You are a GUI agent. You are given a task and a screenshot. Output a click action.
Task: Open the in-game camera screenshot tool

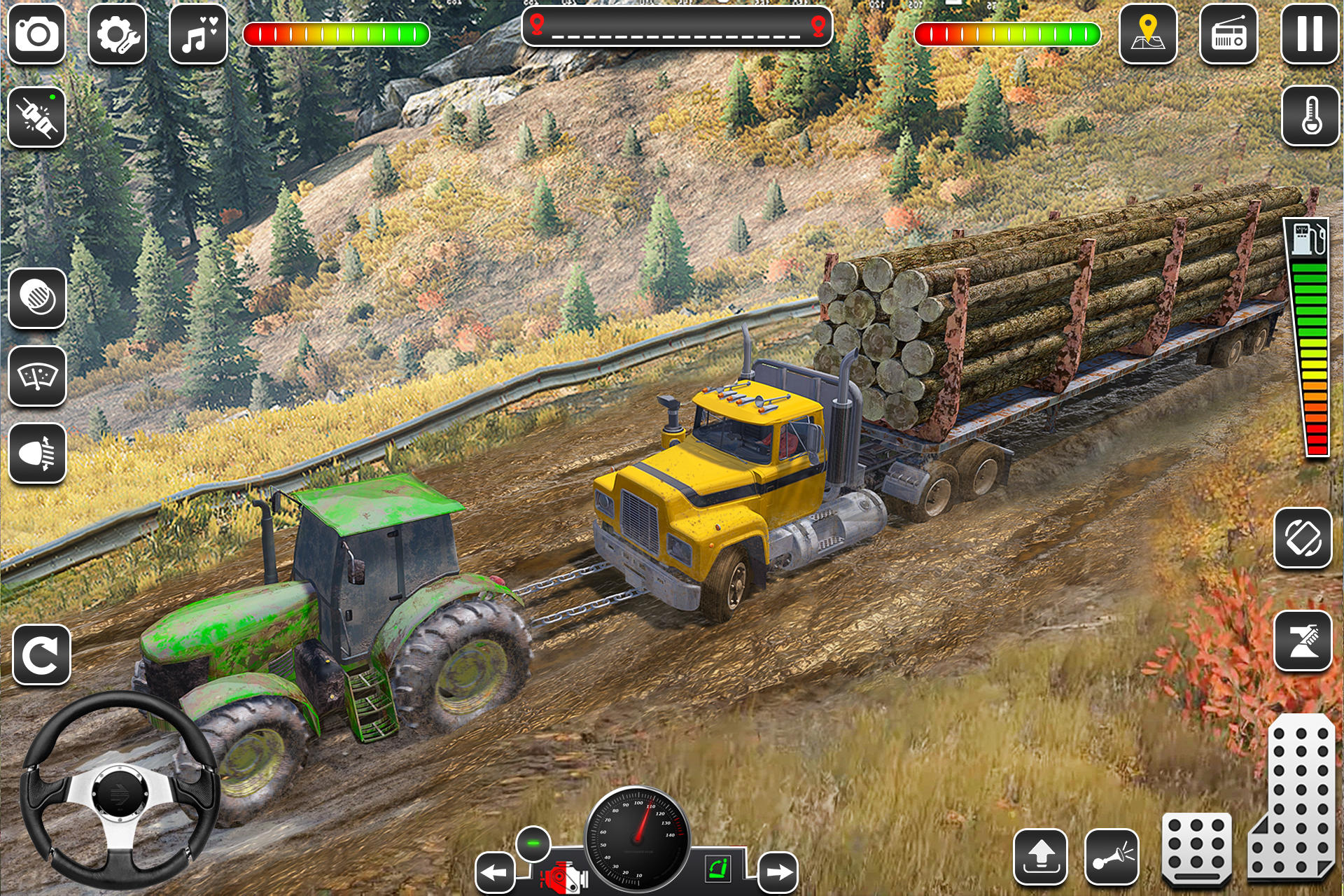coord(36,33)
